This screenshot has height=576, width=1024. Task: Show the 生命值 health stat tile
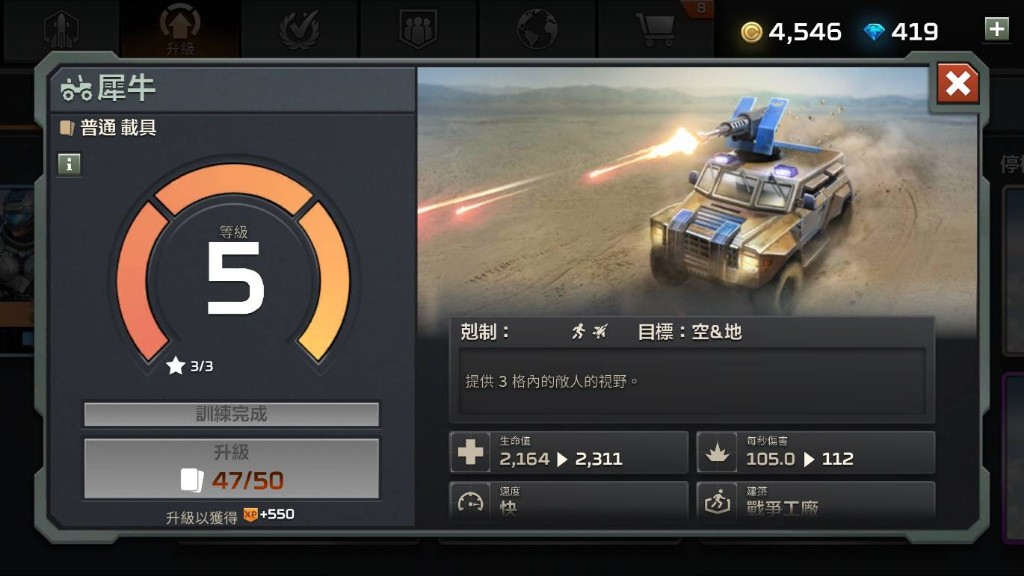[569, 452]
